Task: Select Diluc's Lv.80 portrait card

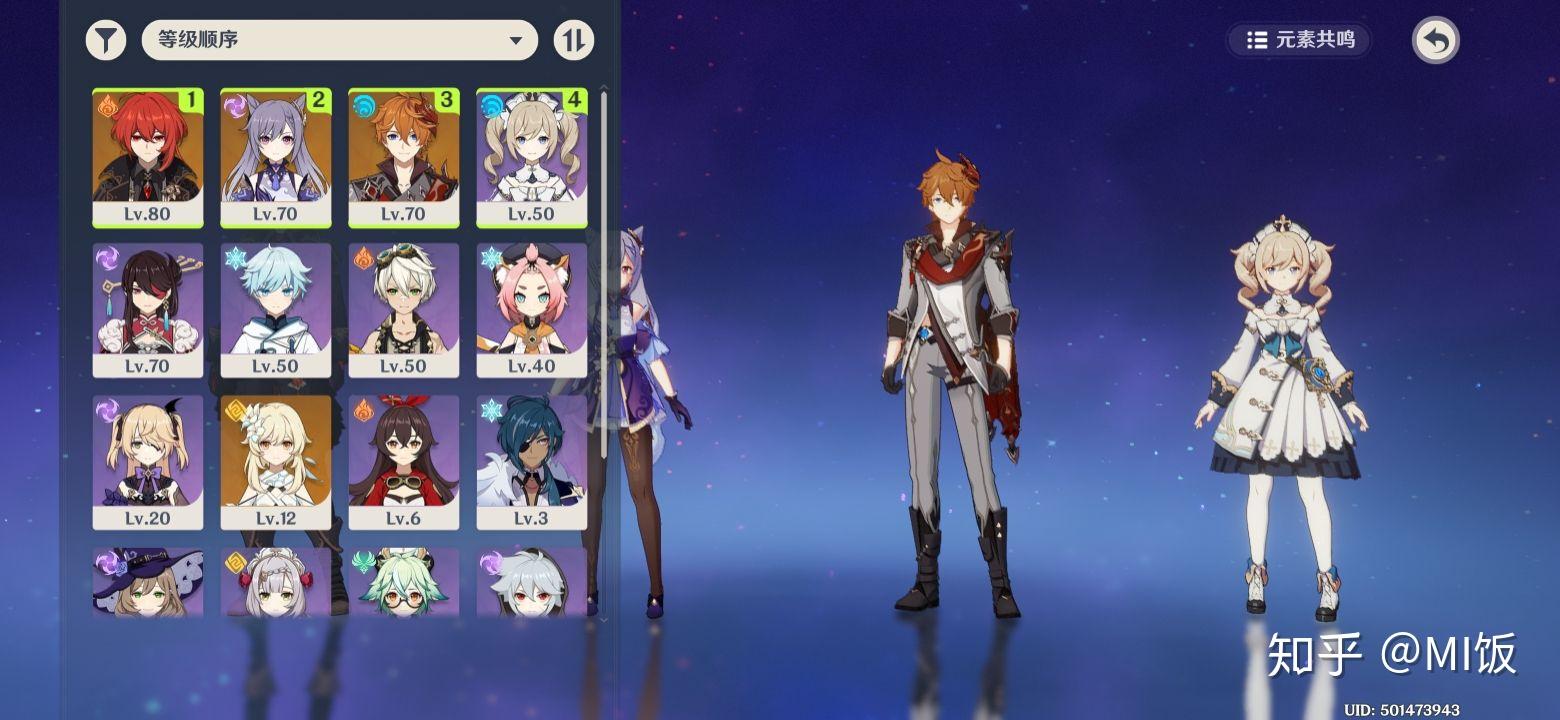Action: (148, 157)
